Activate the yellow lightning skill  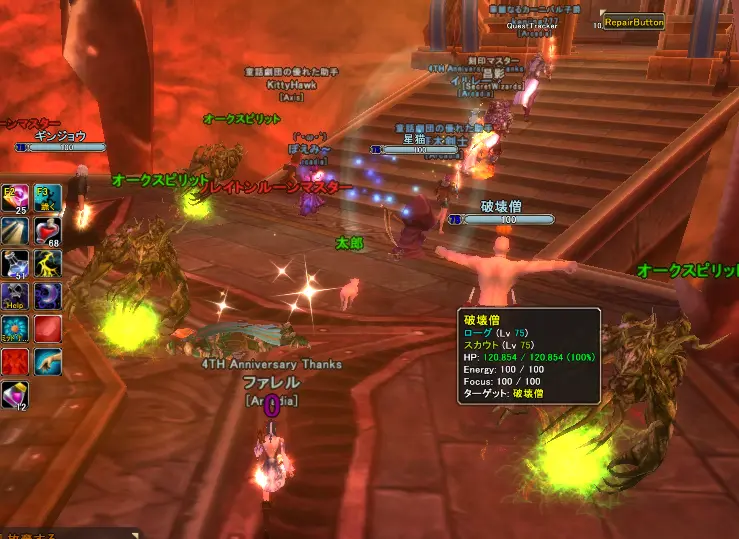click(x=47, y=263)
